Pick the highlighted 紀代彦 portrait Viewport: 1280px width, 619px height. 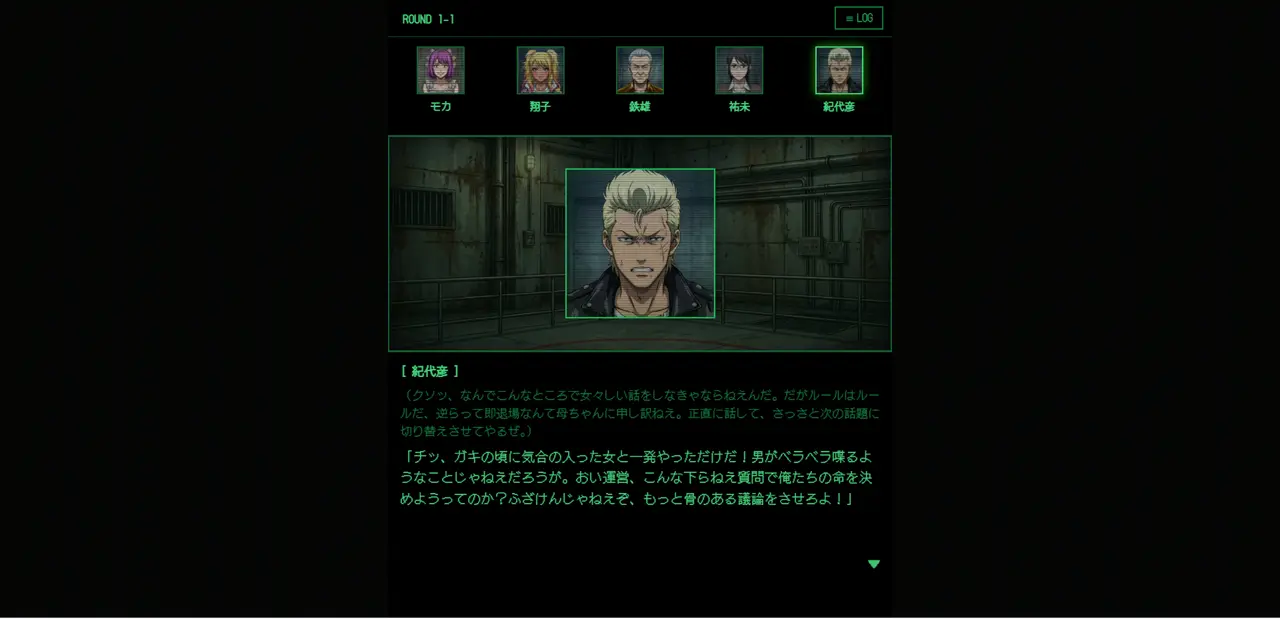pos(839,70)
